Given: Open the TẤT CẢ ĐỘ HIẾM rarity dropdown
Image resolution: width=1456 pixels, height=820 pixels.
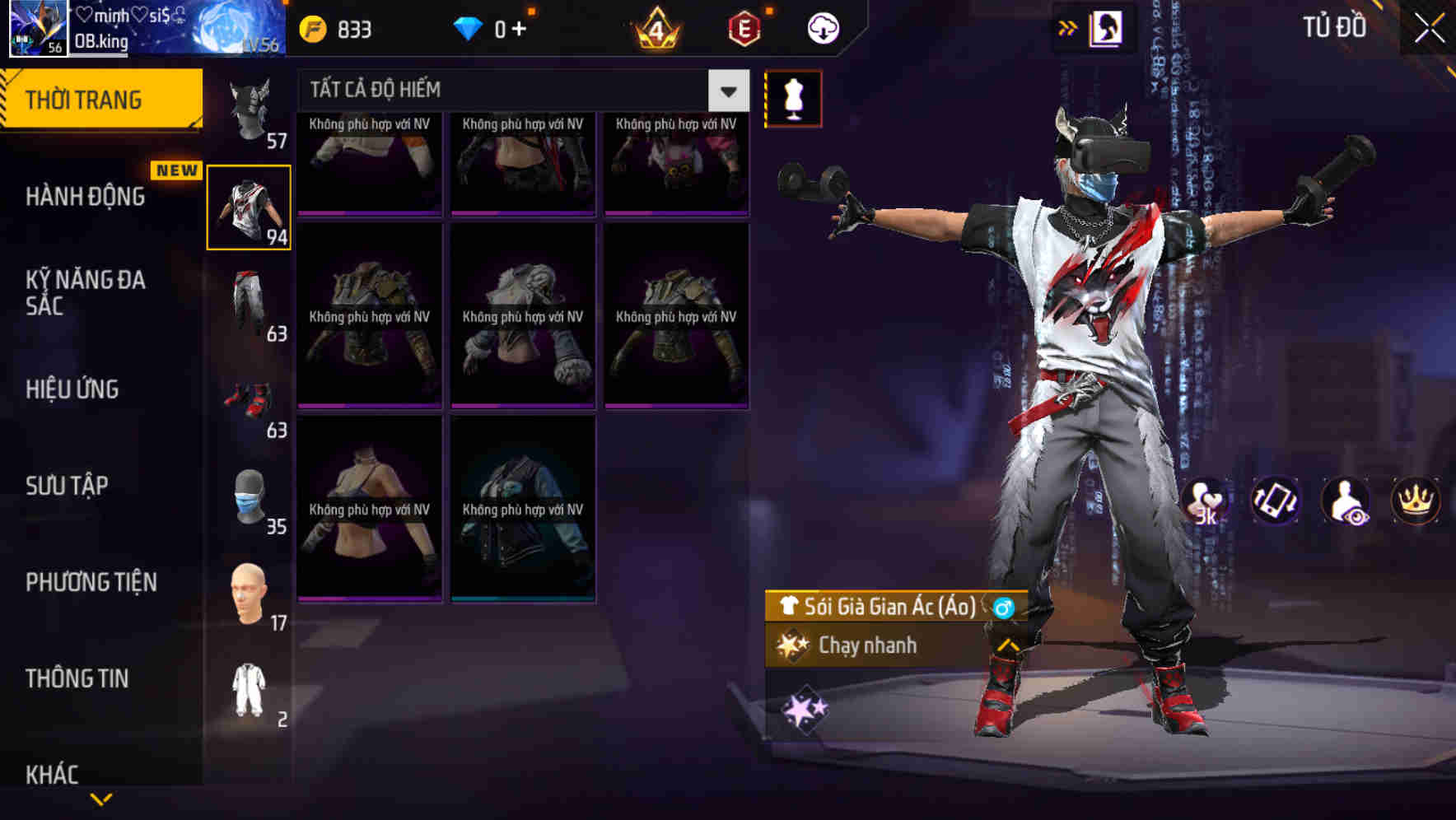Looking at the screenshot, I should [726, 91].
